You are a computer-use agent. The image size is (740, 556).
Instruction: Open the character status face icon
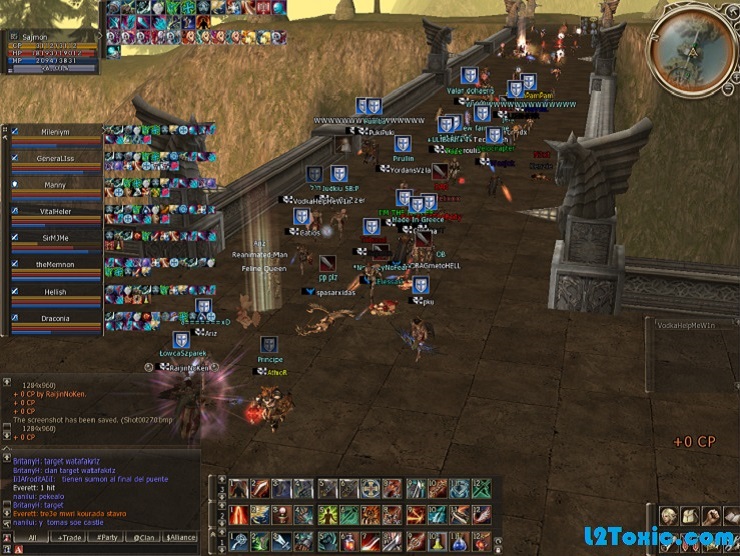(667, 516)
